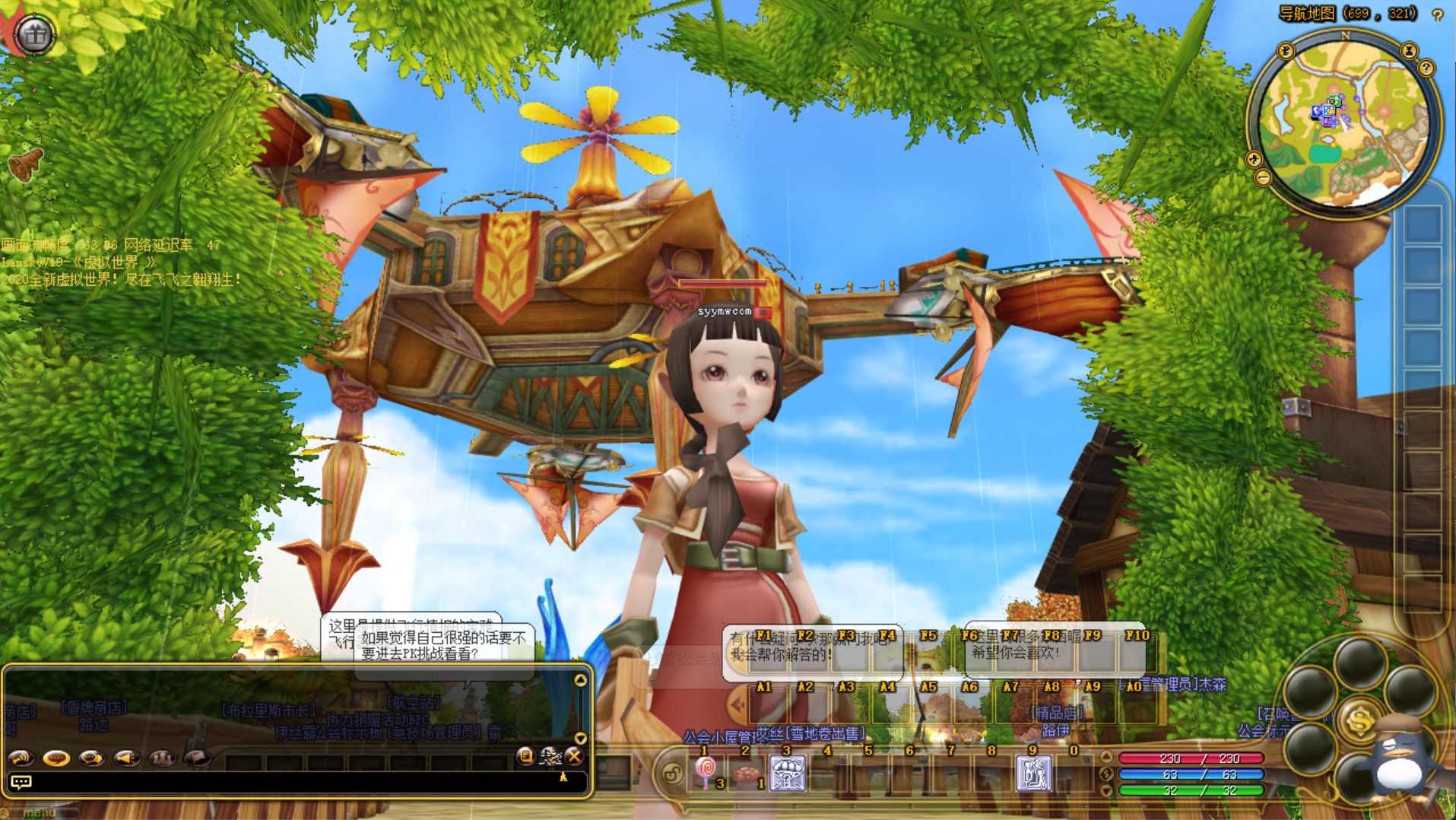The width and height of the screenshot is (1456, 820).
Task: Select the megaphone chat channel
Action: click(x=126, y=758)
